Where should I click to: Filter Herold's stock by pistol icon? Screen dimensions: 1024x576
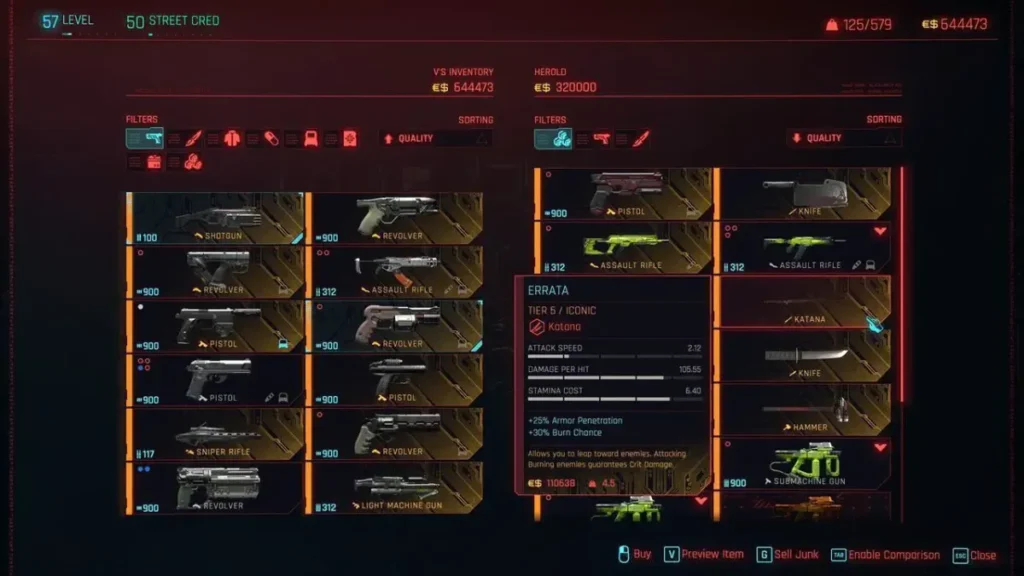[x=602, y=138]
